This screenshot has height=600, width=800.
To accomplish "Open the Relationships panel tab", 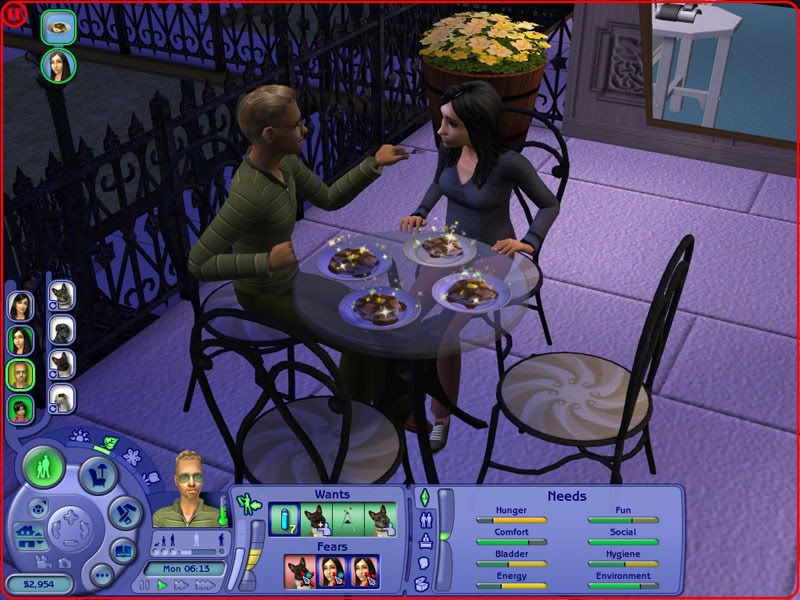I will click(423, 519).
